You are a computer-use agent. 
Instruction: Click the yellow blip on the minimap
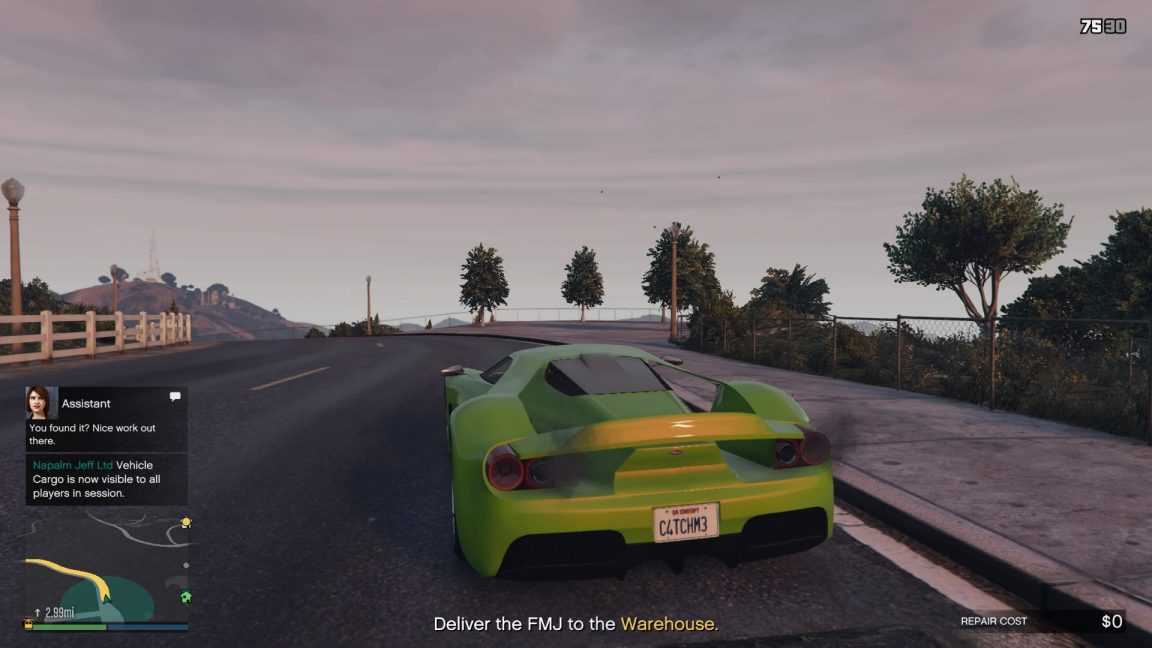click(x=185, y=522)
